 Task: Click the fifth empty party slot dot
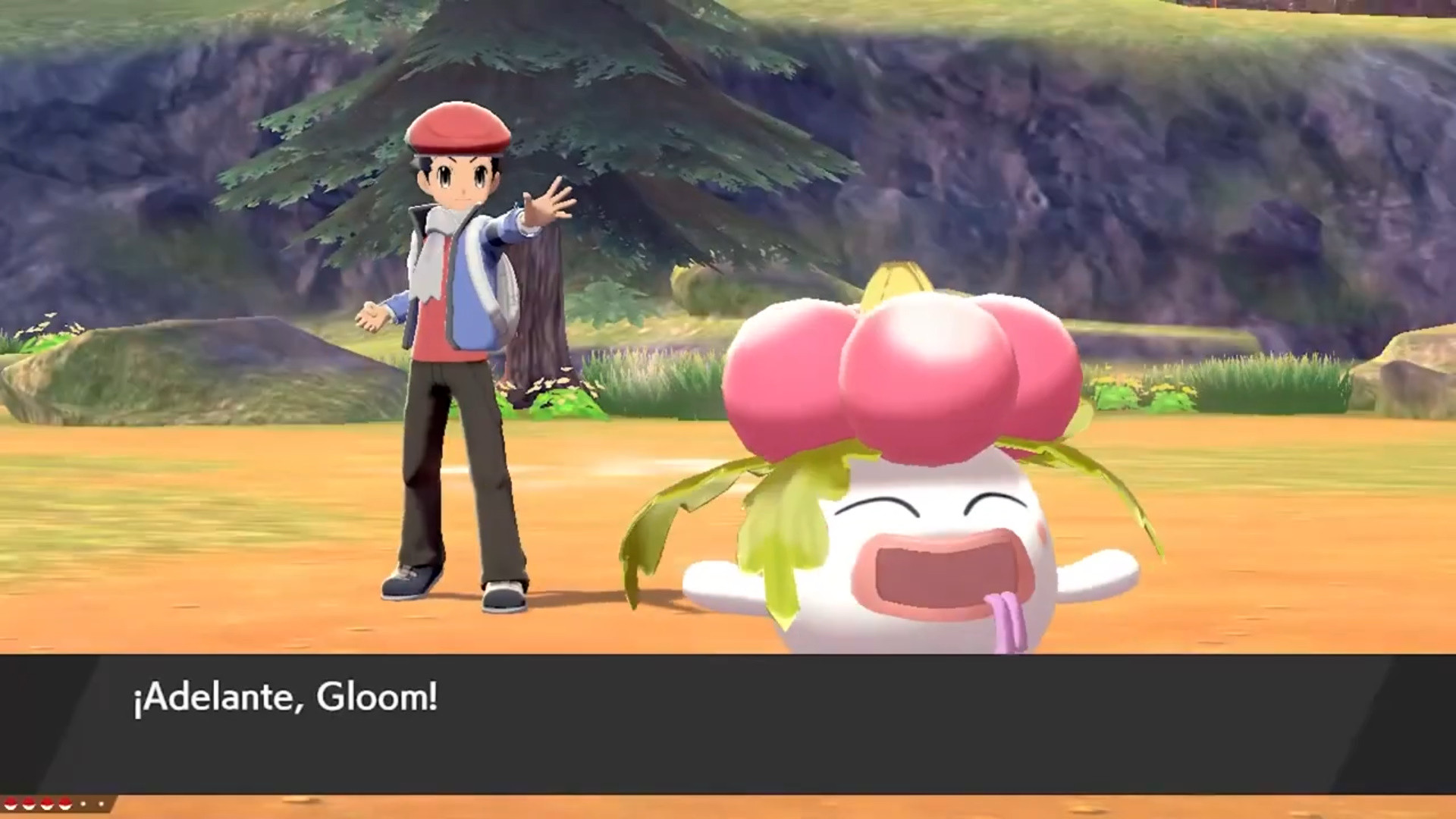[x=83, y=804]
